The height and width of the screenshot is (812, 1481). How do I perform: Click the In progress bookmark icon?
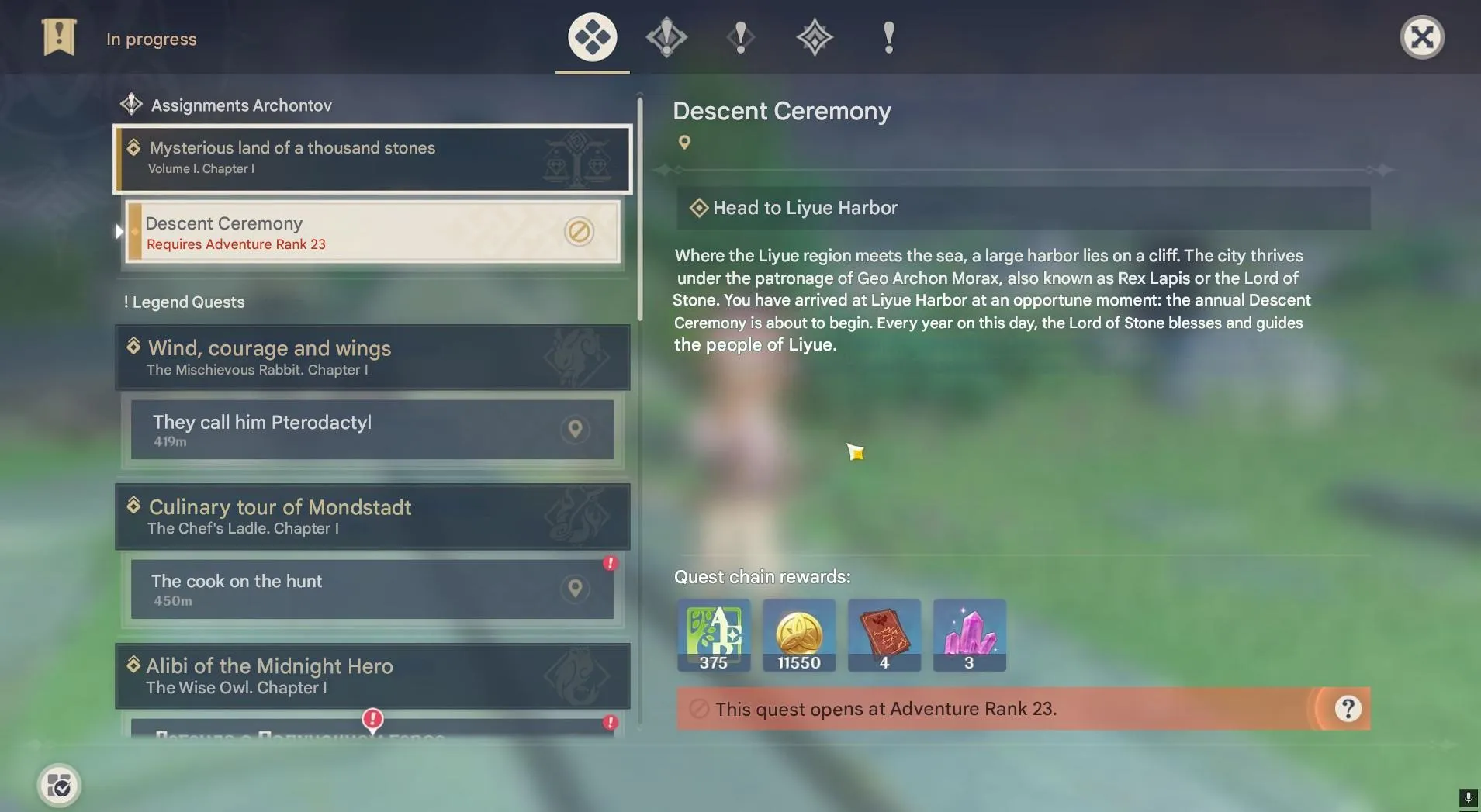tap(59, 37)
